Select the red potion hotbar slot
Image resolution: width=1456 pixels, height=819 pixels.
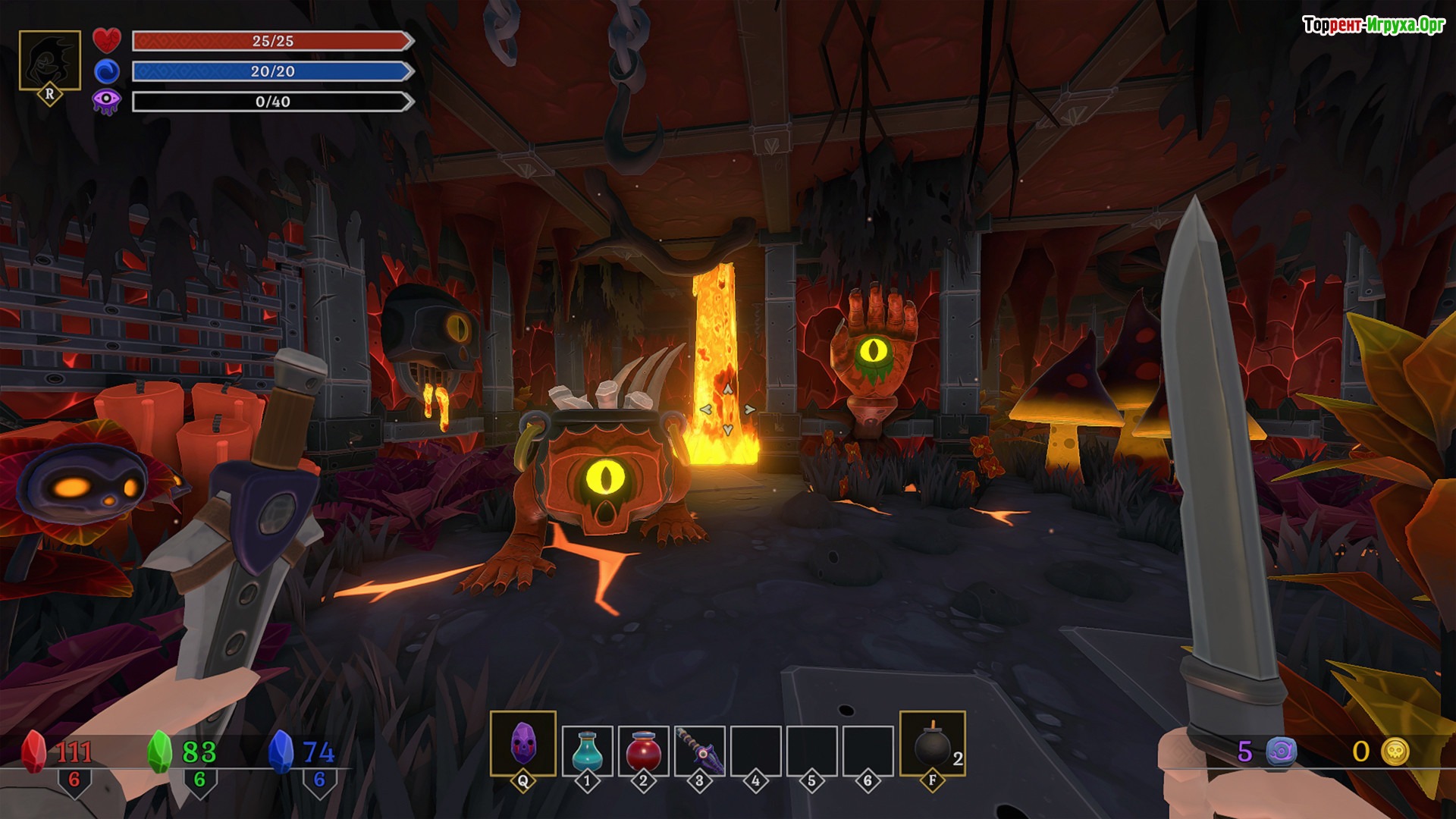pos(643,751)
